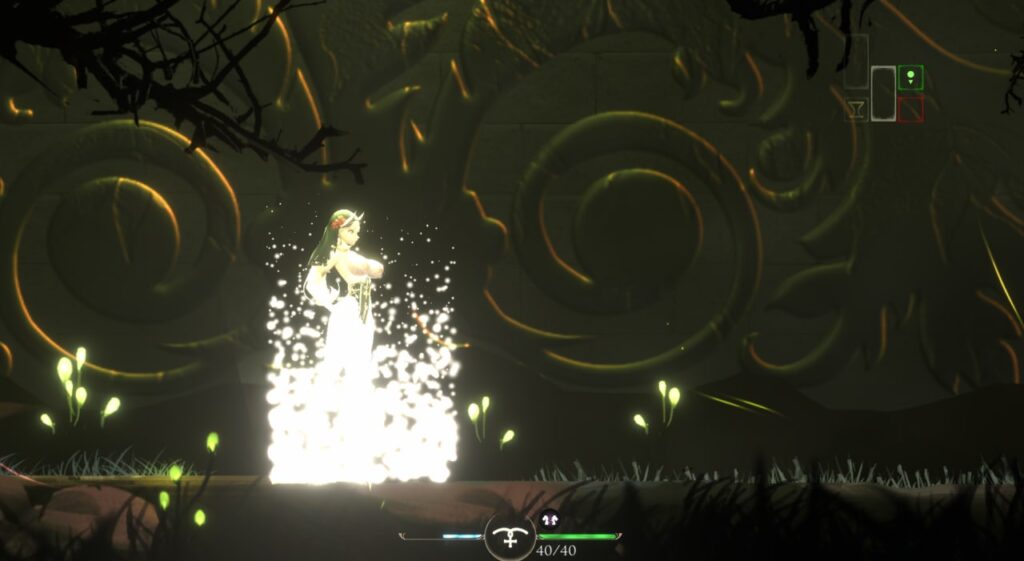Click the white-outlined tall room on minimap
The image size is (1024, 561).
point(883,93)
